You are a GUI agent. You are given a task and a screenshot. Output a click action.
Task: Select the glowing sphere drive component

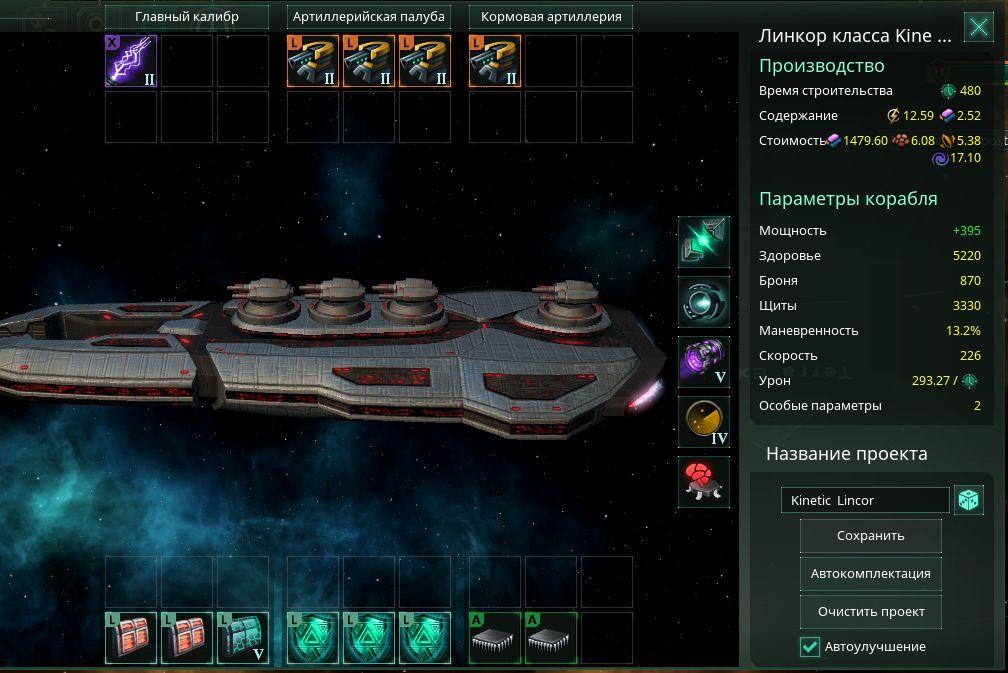[704, 302]
